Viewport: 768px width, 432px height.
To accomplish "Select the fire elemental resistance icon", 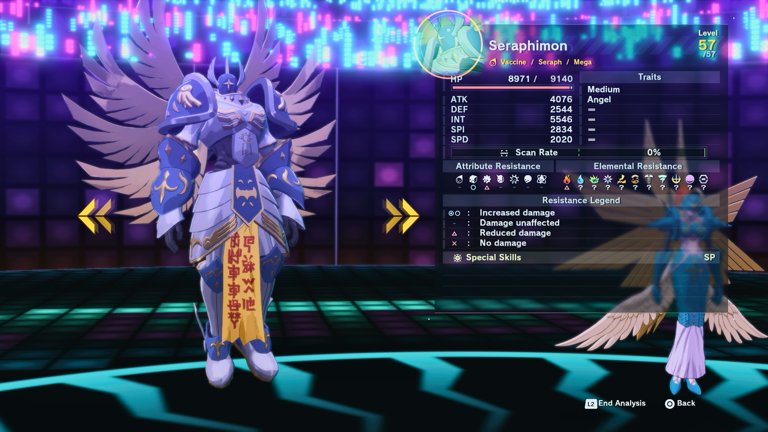I will [567, 180].
